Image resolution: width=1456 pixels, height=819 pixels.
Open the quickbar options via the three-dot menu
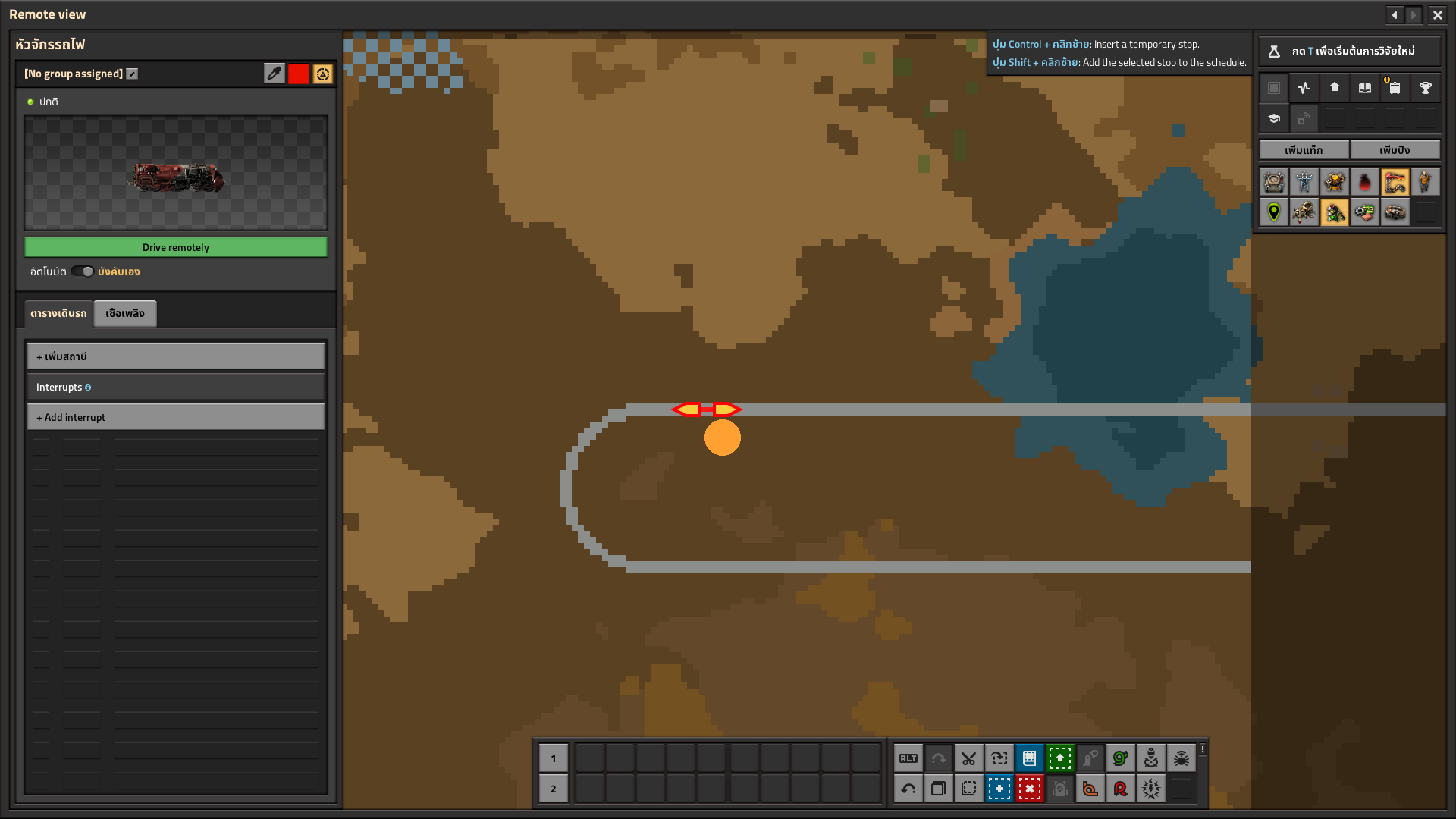(x=1203, y=748)
